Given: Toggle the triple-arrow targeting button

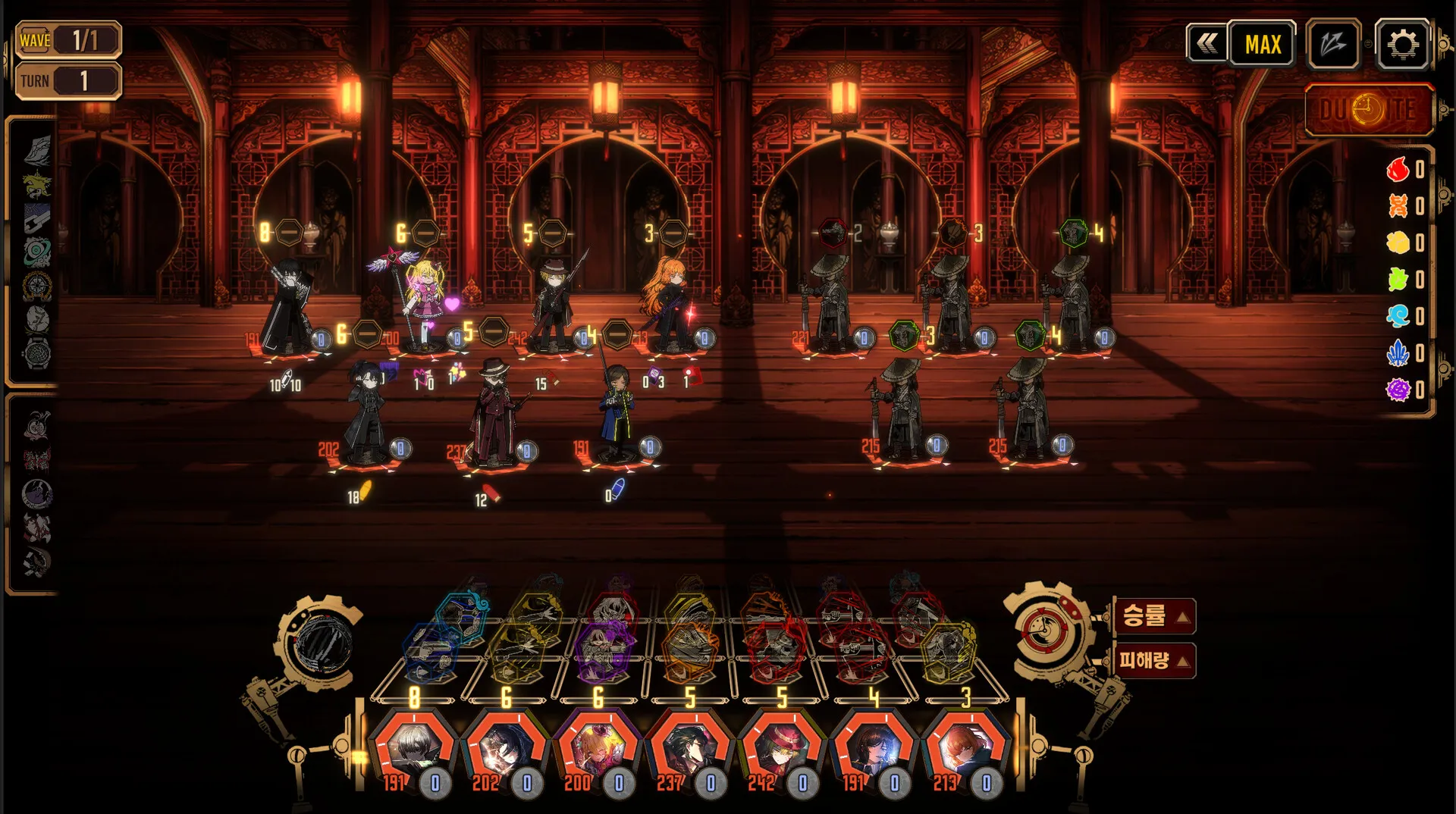Looking at the screenshot, I should [x=1333, y=45].
